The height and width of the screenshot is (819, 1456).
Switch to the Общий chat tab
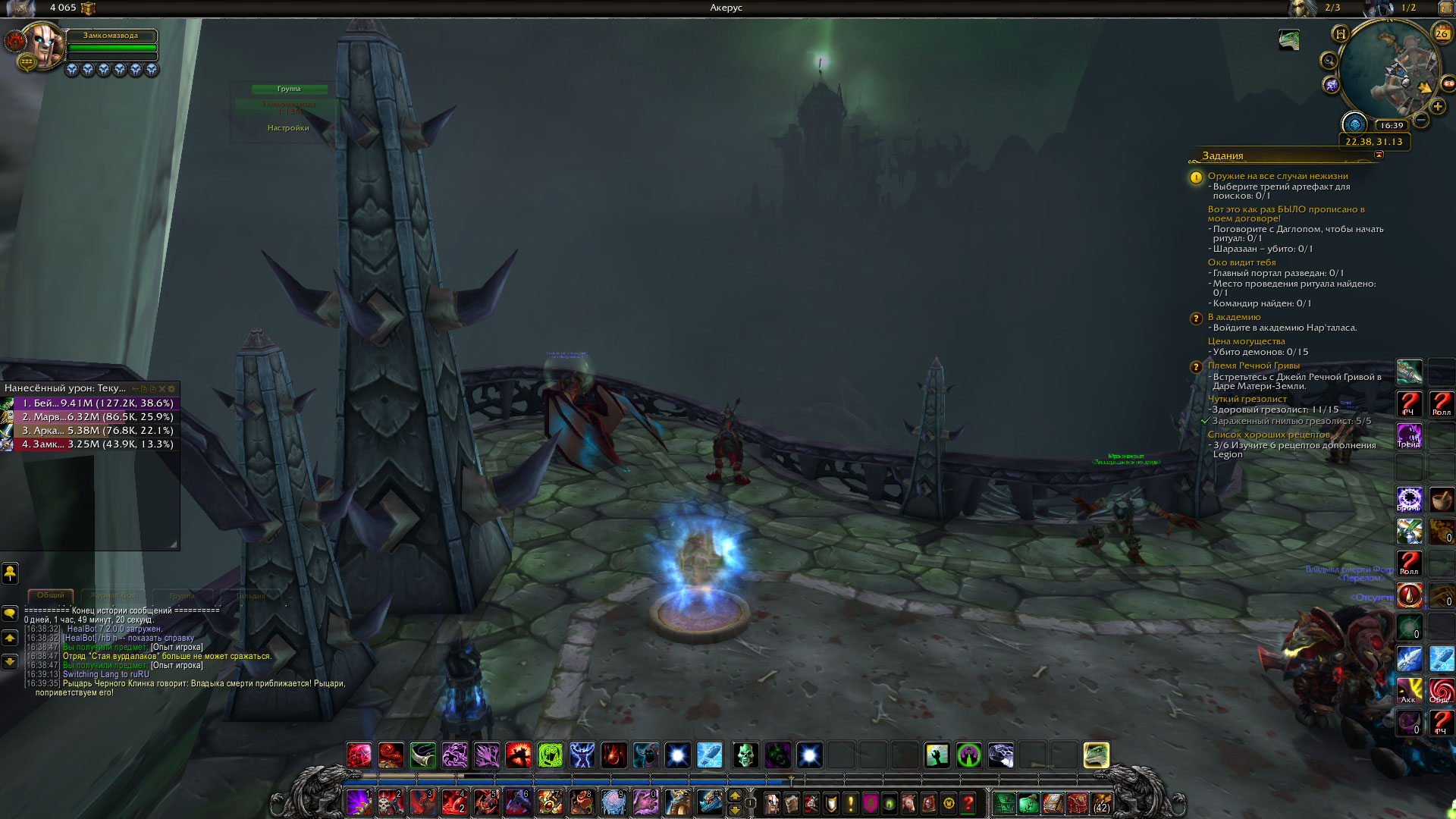tap(51, 595)
